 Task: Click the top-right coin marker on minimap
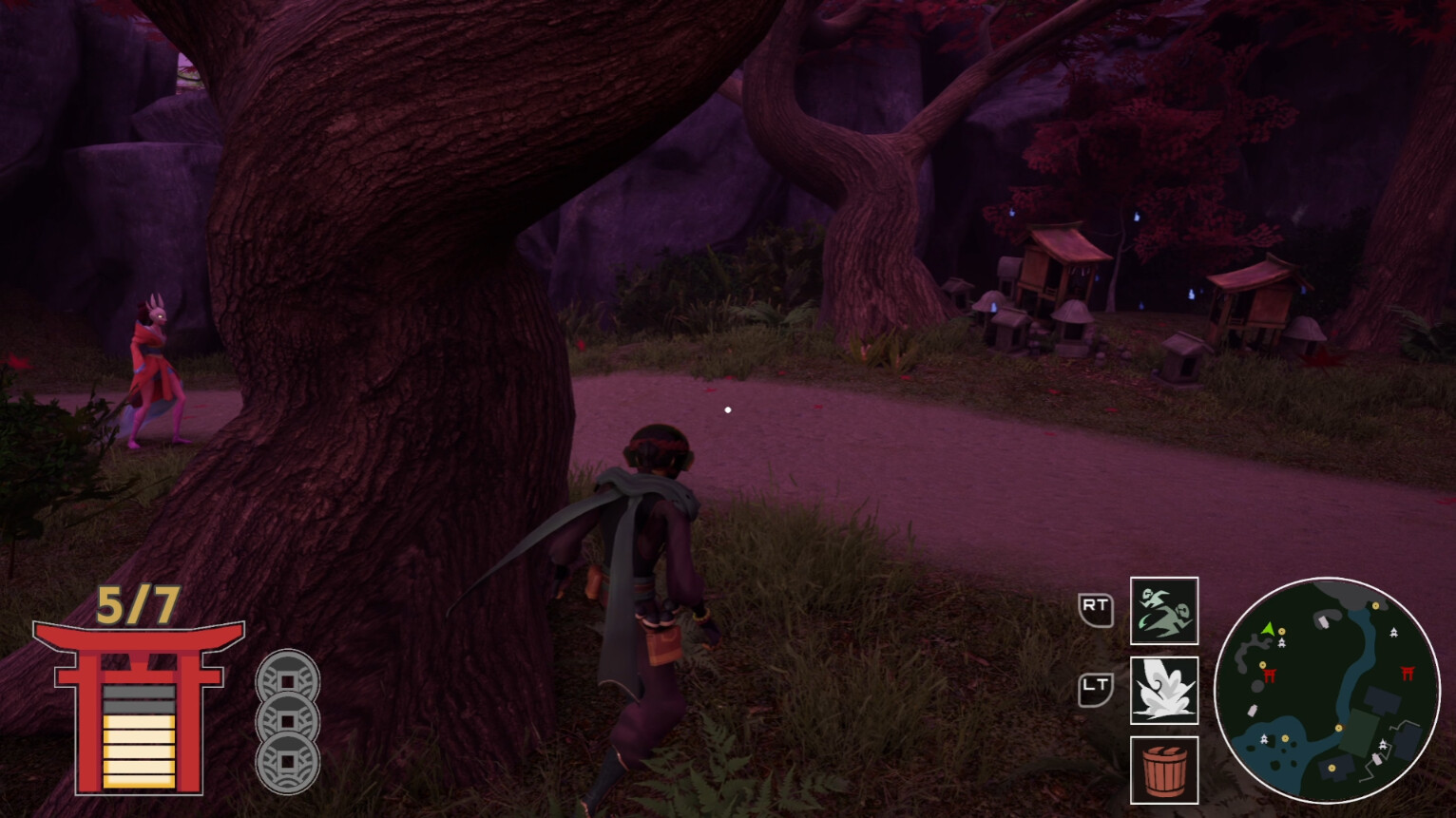point(1375,605)
